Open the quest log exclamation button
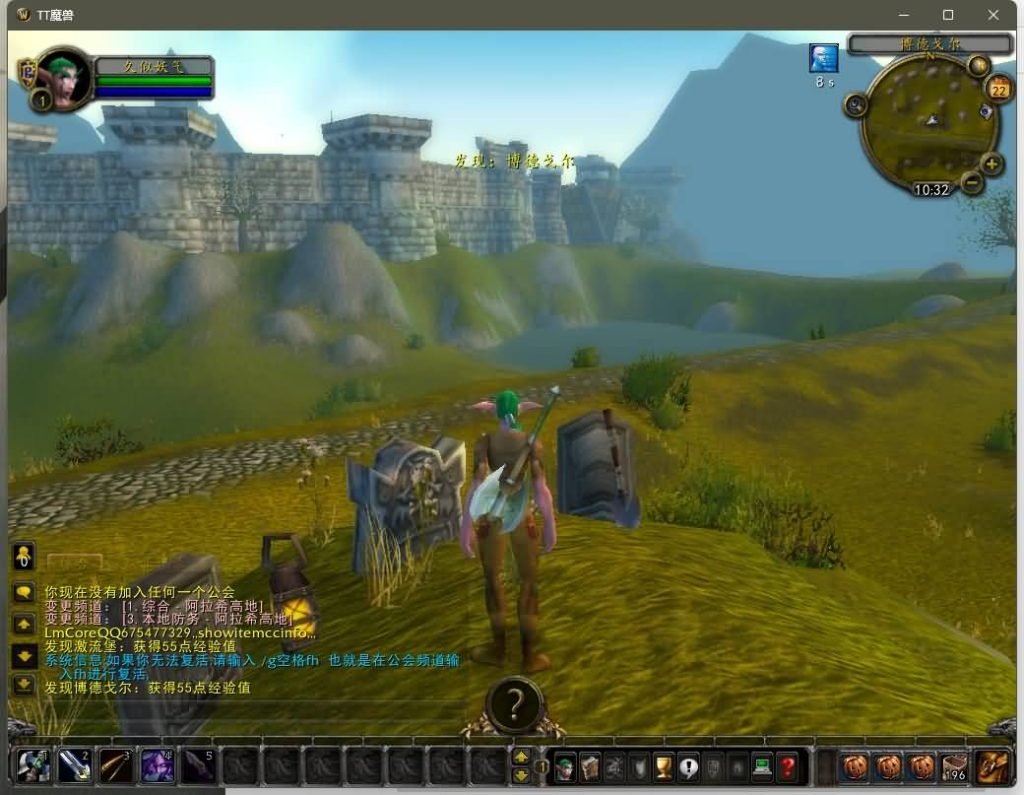The width and height of the screenshot is (1024, 795). click(x=689, y=767)
